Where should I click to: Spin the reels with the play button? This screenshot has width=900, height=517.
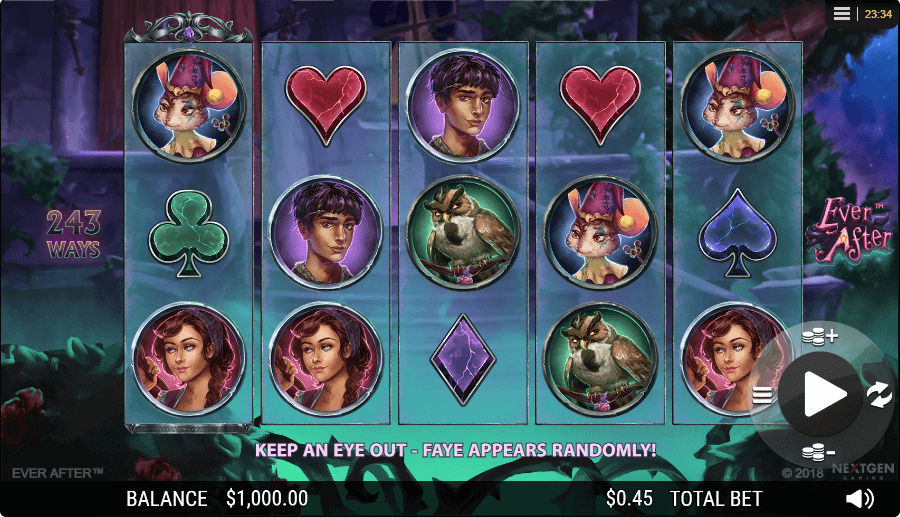coord(824,394)
